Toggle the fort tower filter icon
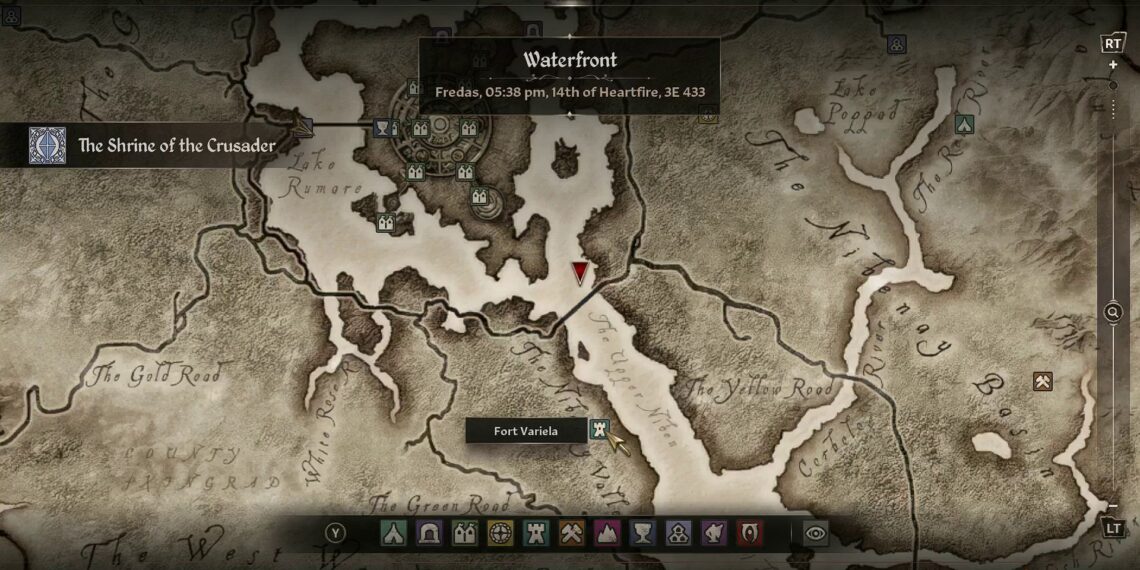Image resolution: width=1140 pixels, height=570 pixels. (x=536, y=533)
